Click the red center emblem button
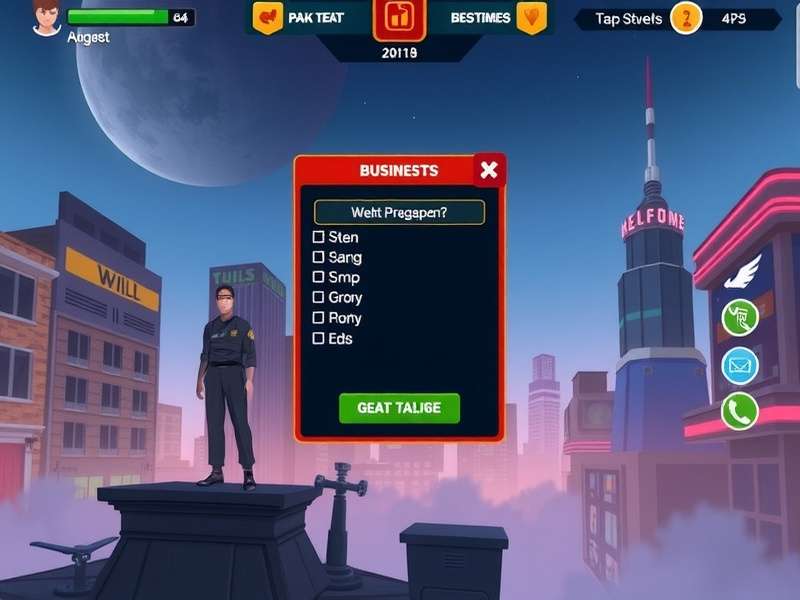800x600 pixels. [x=399, y=18]
